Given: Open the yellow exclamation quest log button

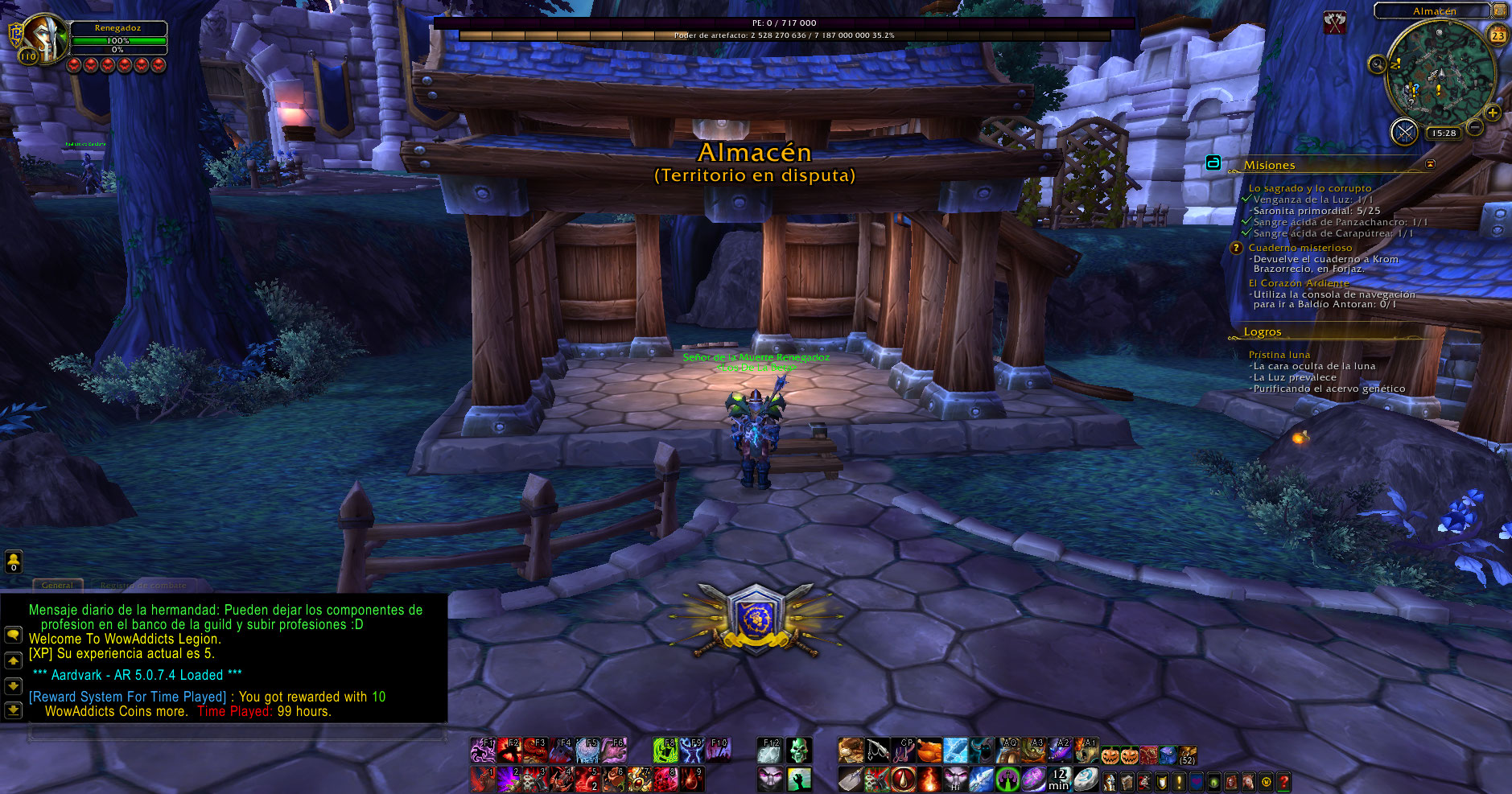Looking at the screenshot, I should tap(1179, 781).
